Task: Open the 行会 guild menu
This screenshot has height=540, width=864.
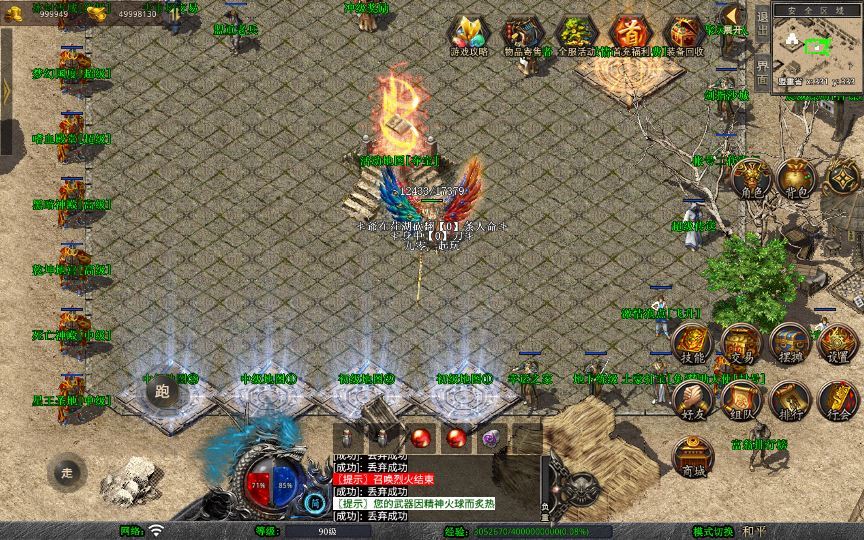Action: [838, 400]
